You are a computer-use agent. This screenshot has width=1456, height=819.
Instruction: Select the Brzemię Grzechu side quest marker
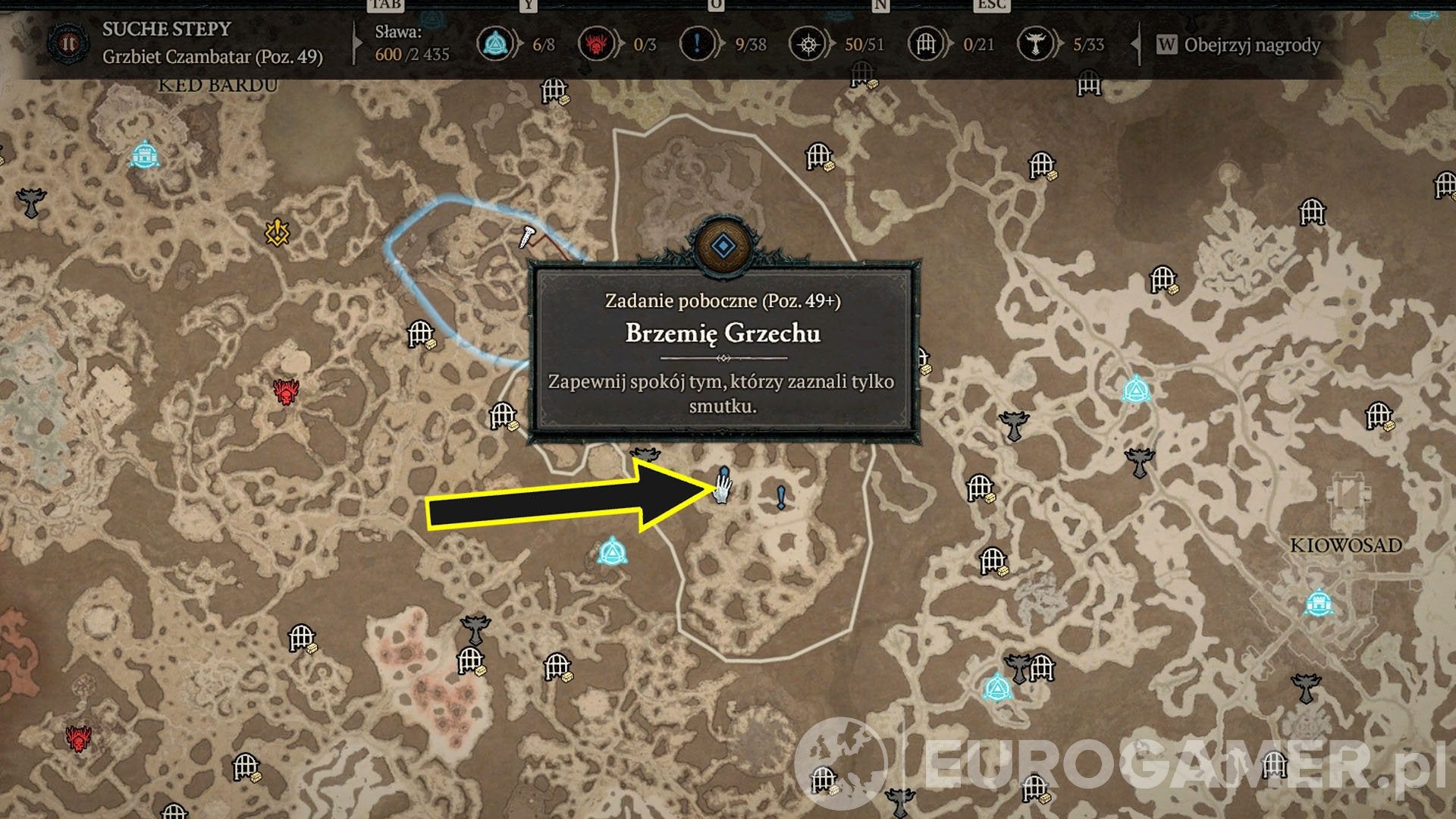723,482
